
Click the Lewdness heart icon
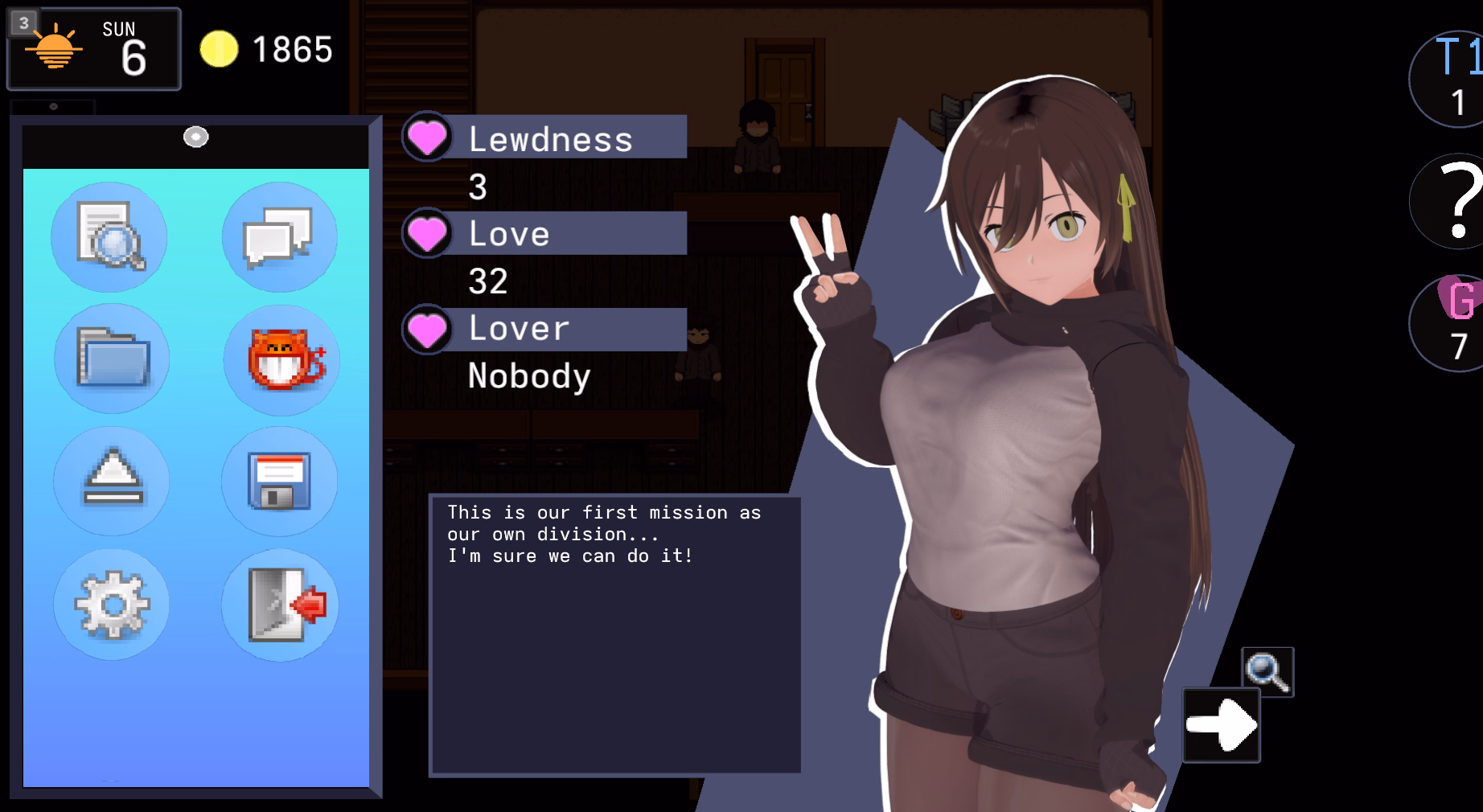pos(427,137)
